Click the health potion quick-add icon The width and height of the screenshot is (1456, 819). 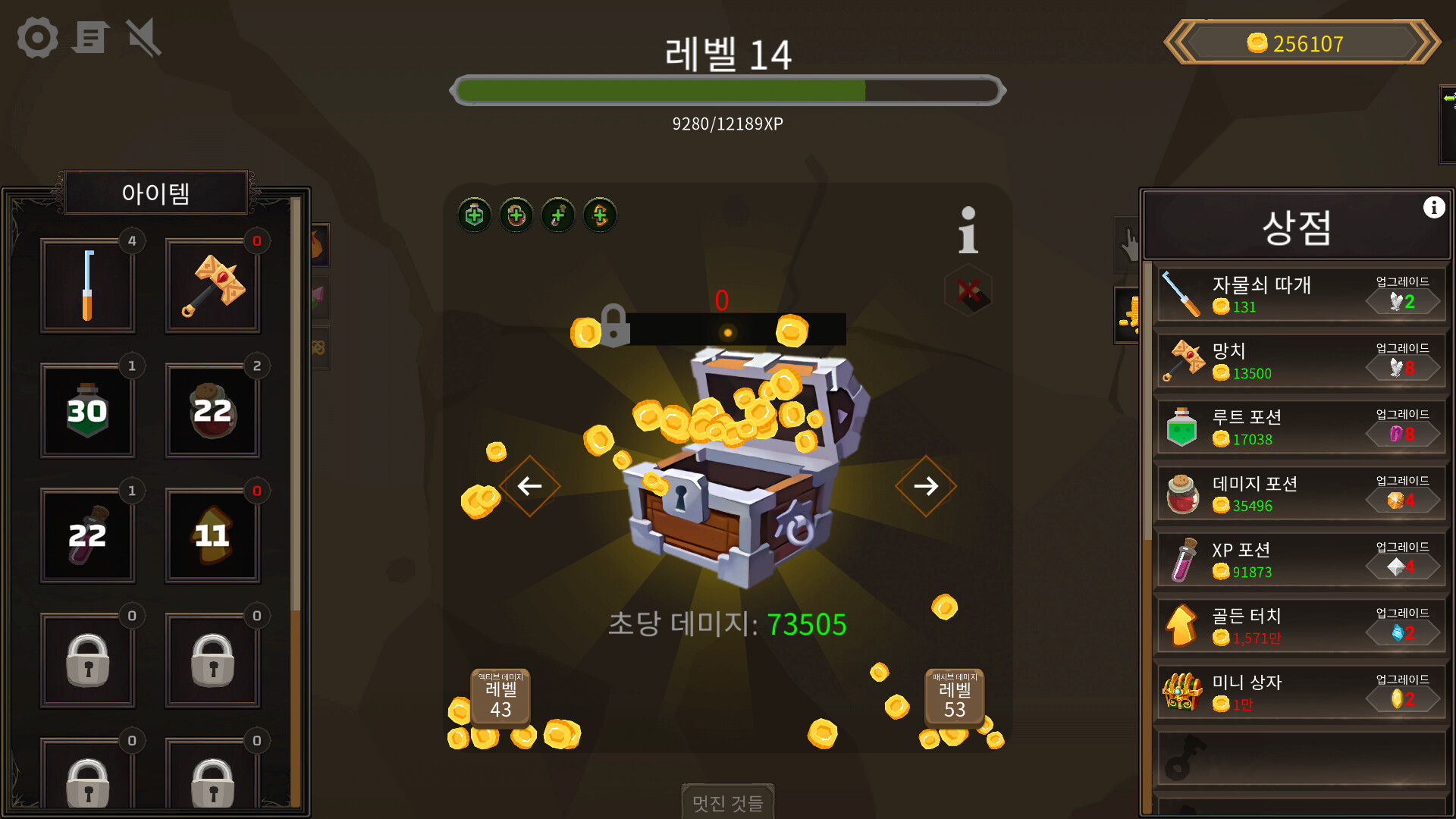click(473, 215)
